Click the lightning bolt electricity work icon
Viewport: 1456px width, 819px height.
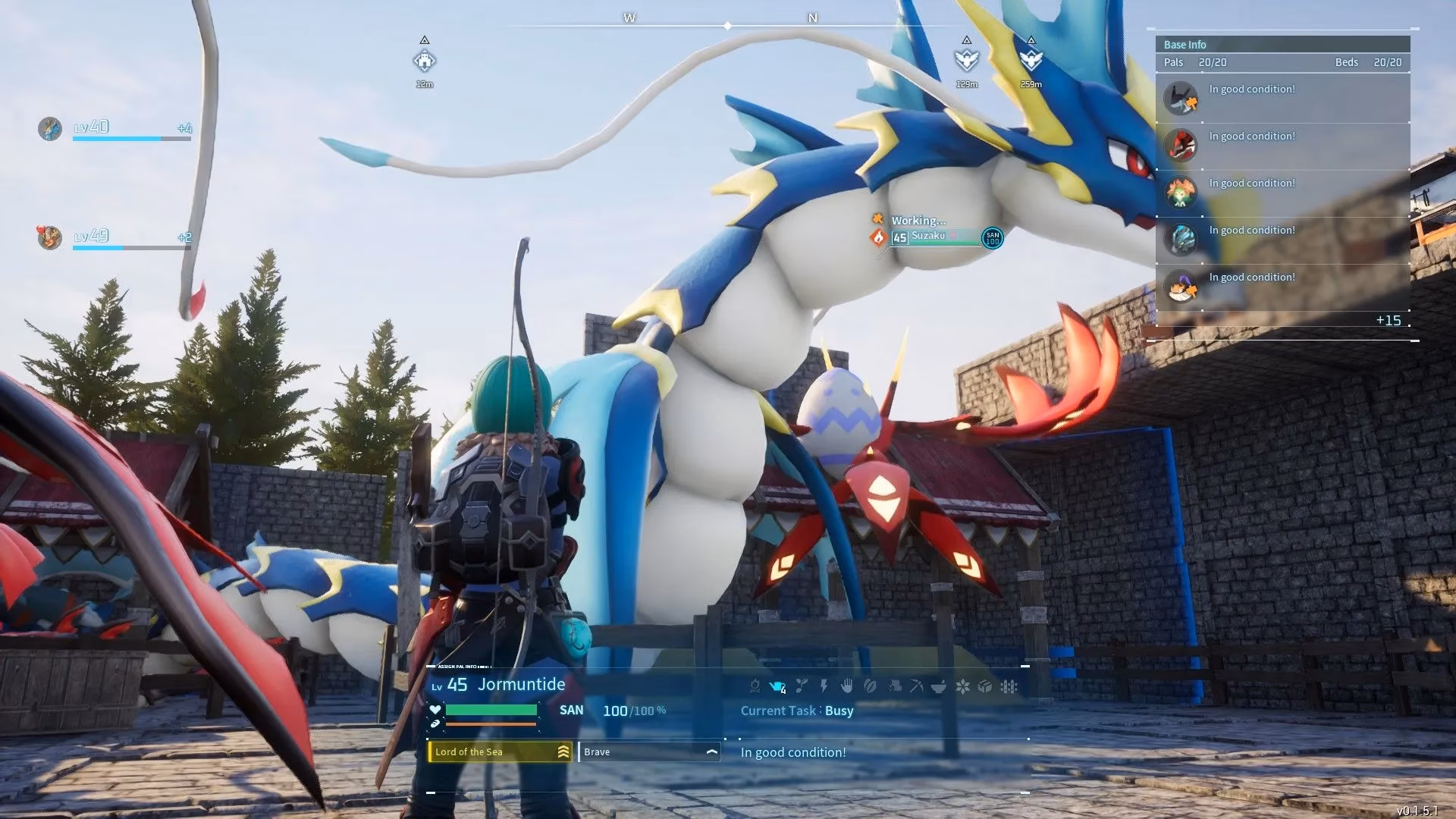coord(824,686)
